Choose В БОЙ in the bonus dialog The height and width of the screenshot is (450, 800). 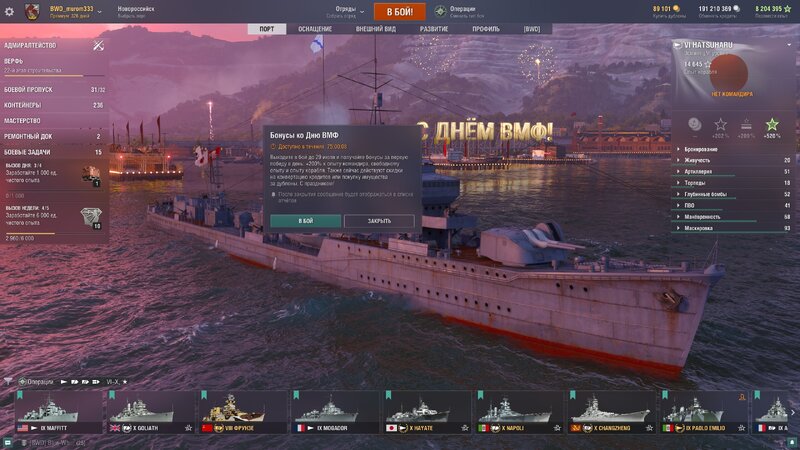pyautogui.click(x=305, y=220)
